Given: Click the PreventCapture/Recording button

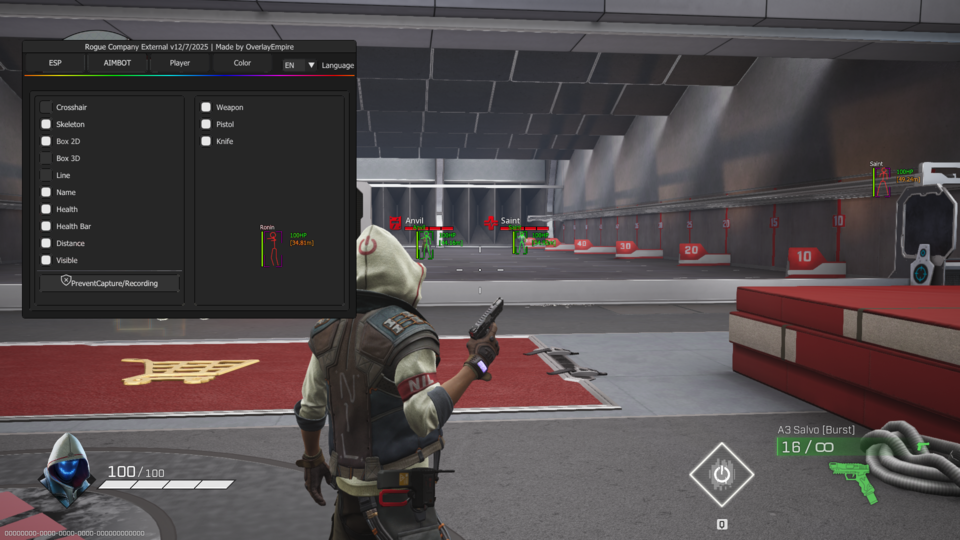Looking at the screenshot, I should [109, 283].
